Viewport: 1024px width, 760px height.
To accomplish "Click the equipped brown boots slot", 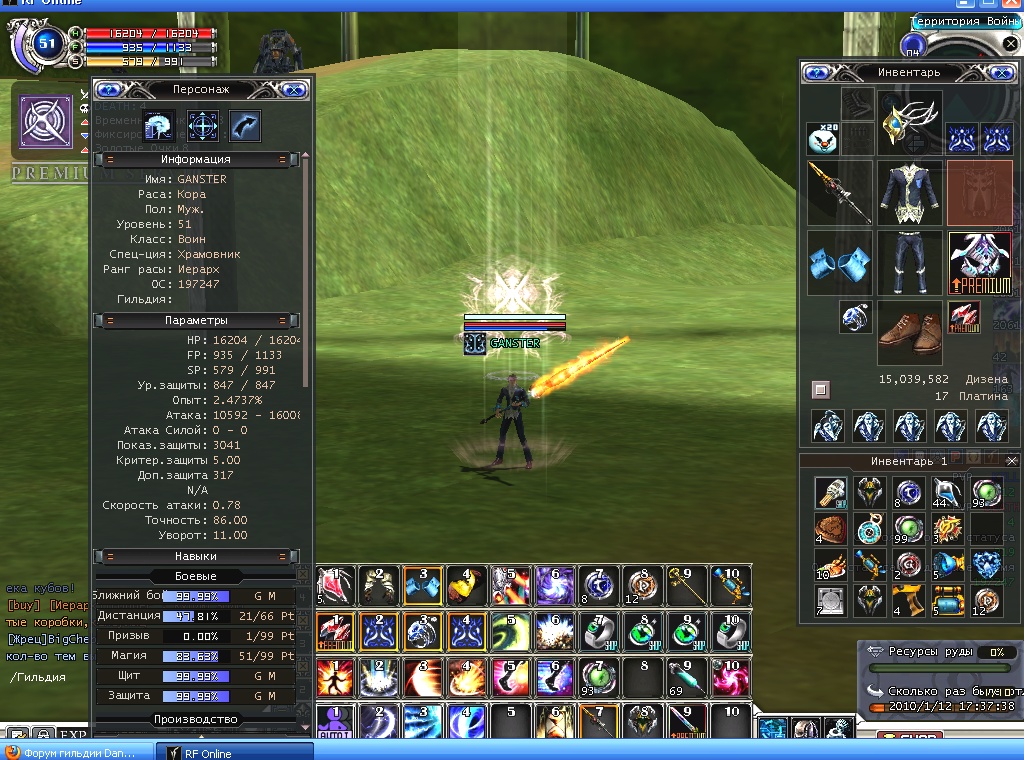I will [909, 334].
